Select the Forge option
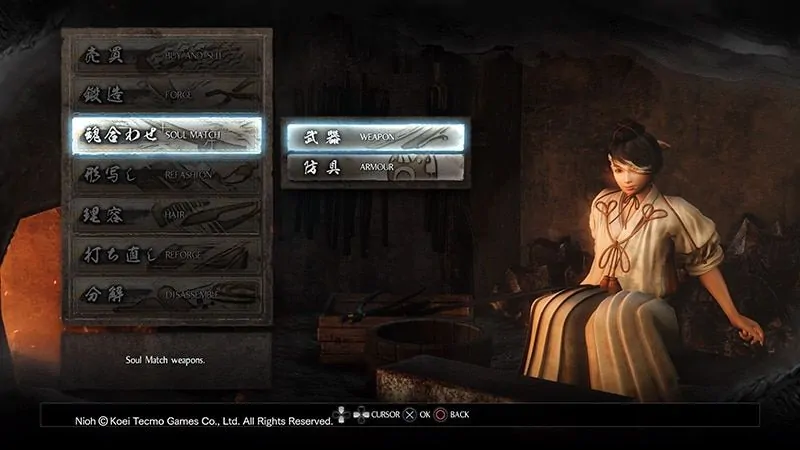Image resolution: width=800 pixels, height=450 pixels. point(166,94)
